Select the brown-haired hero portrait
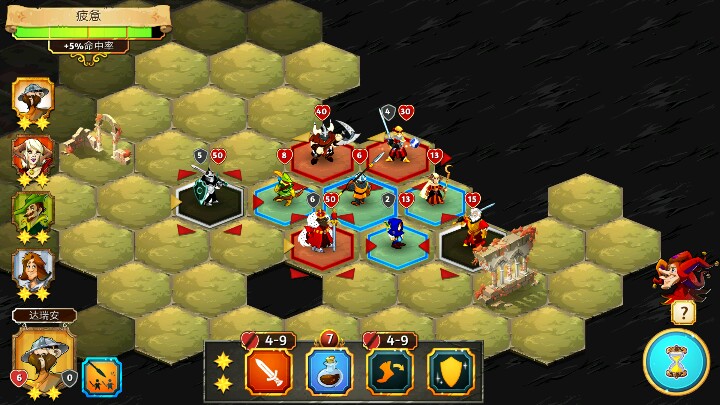This screenshot has width=720, height=405. coord(32,268)
